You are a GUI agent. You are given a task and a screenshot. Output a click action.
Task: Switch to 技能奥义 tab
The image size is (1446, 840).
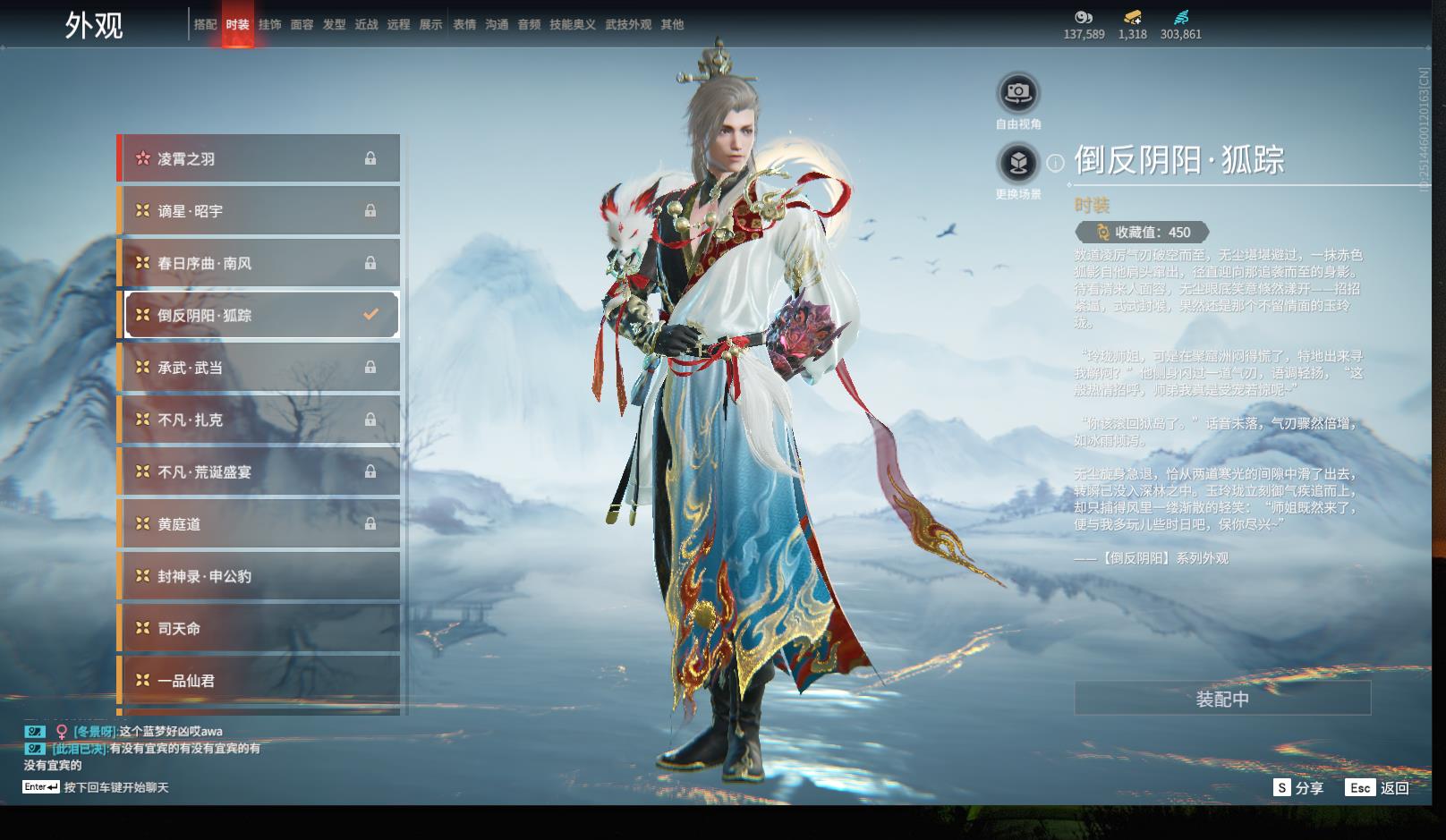573,25
